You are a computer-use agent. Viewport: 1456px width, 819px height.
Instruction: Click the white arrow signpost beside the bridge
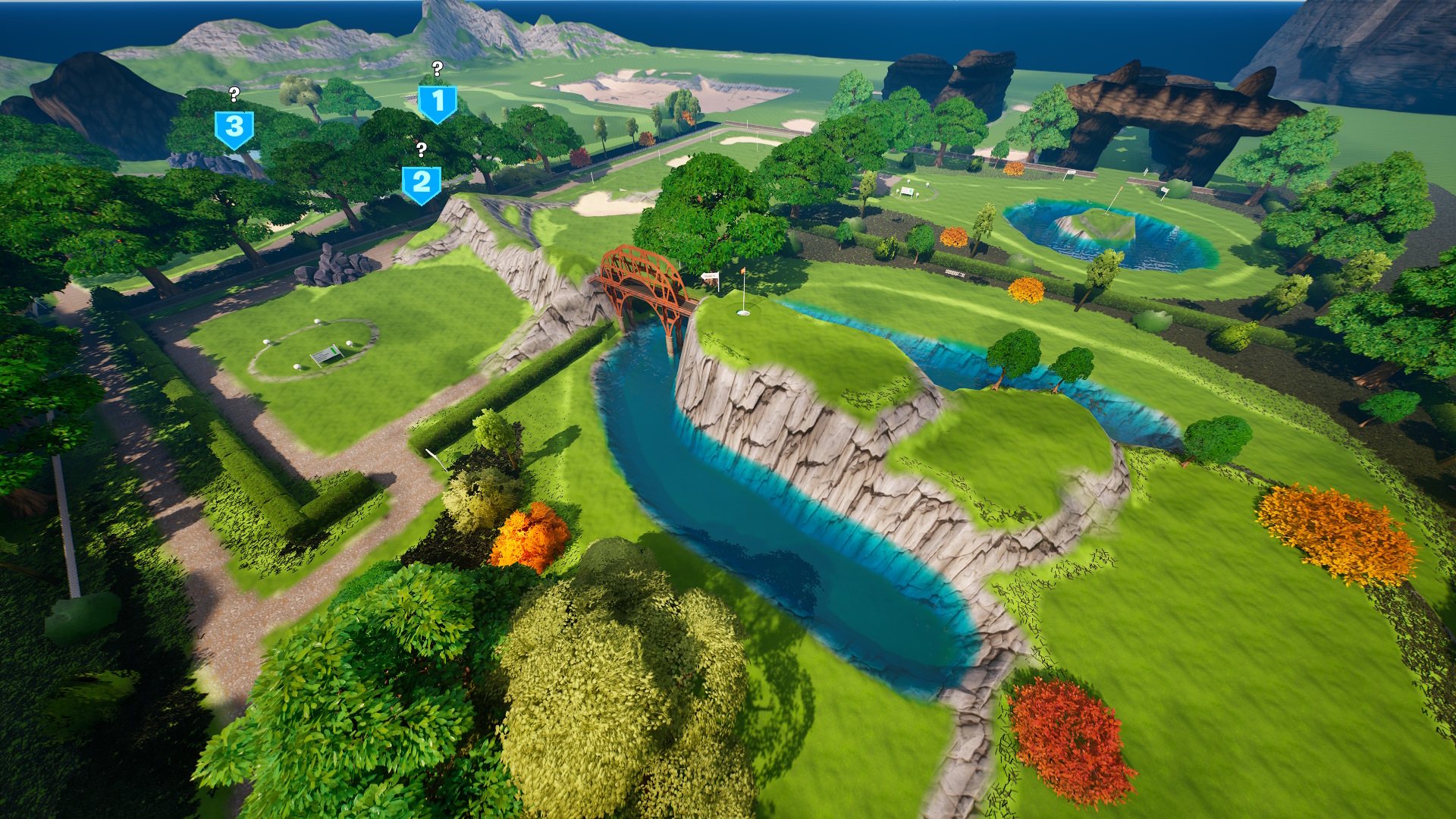pos(710,276)
